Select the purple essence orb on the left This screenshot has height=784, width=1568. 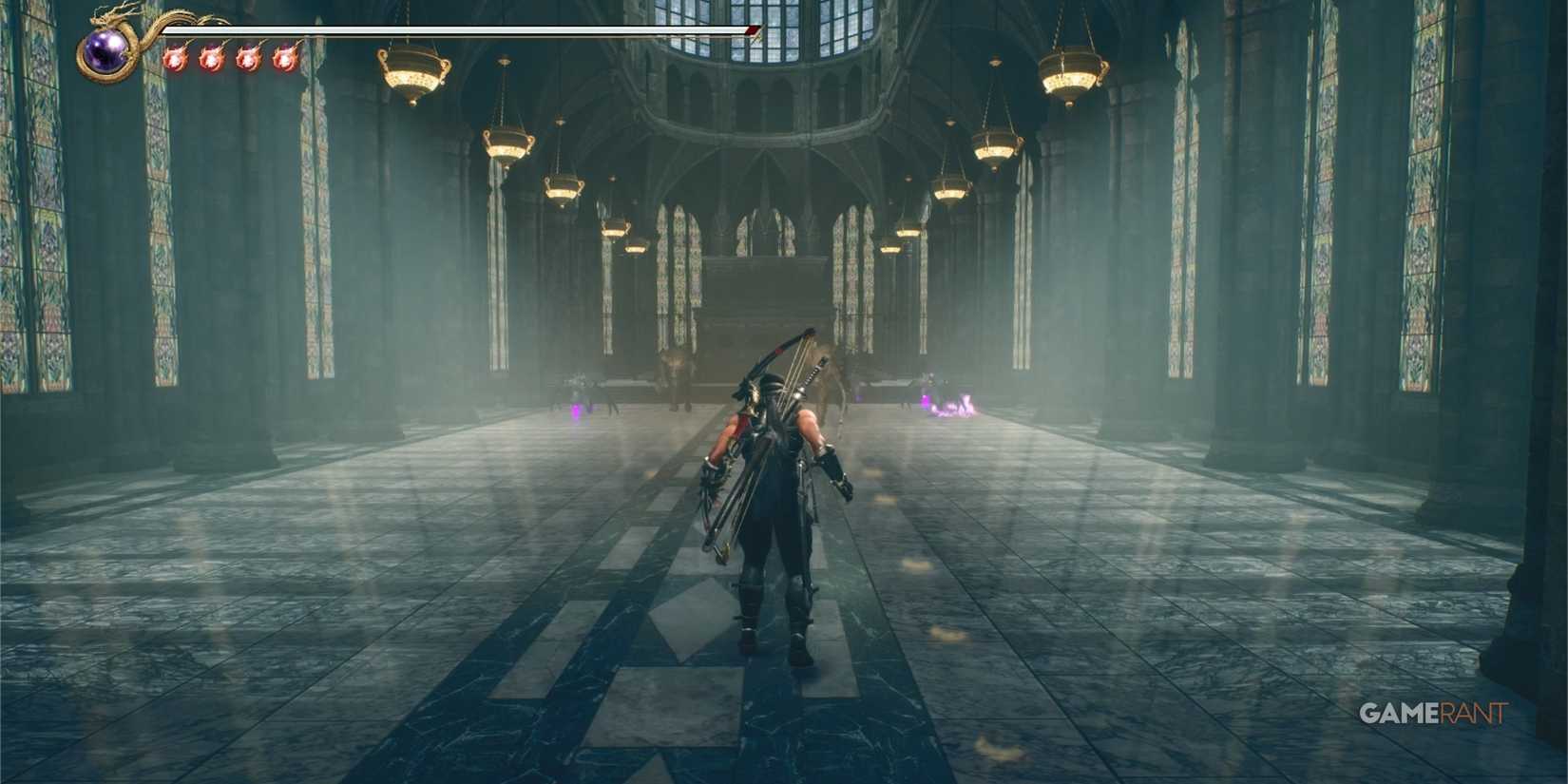click(576, 411)
